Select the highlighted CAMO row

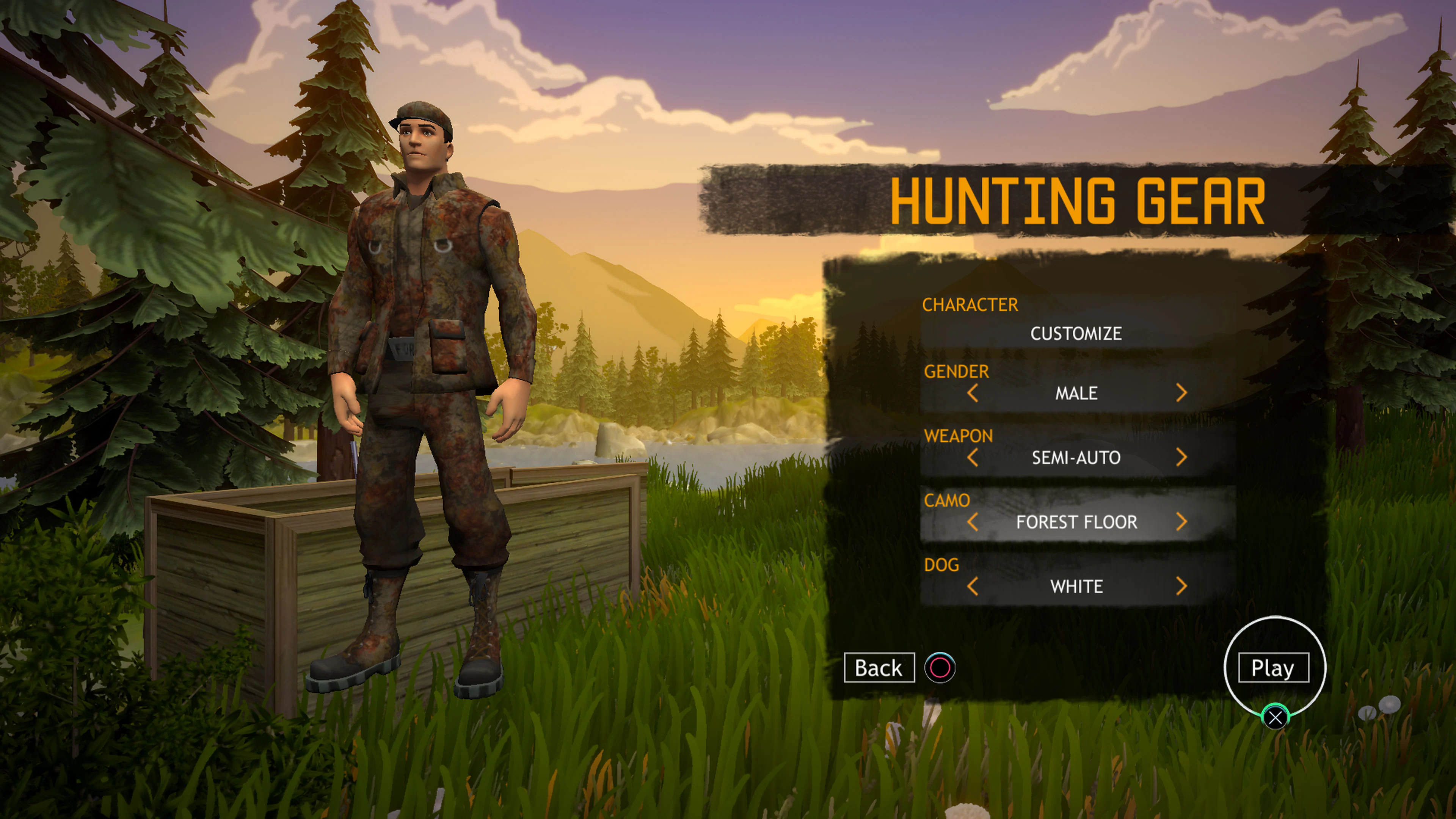1077,522
